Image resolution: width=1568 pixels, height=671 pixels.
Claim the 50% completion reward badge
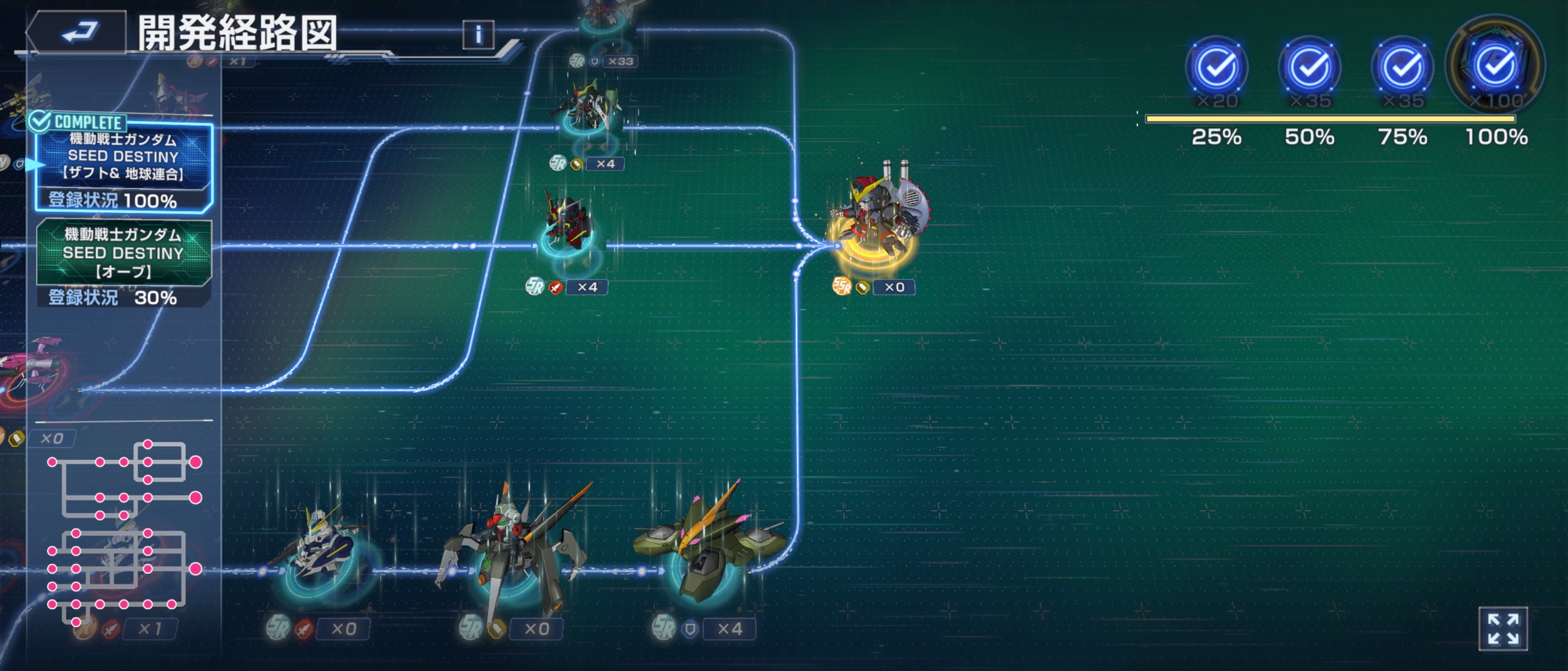click(1310, 67)
